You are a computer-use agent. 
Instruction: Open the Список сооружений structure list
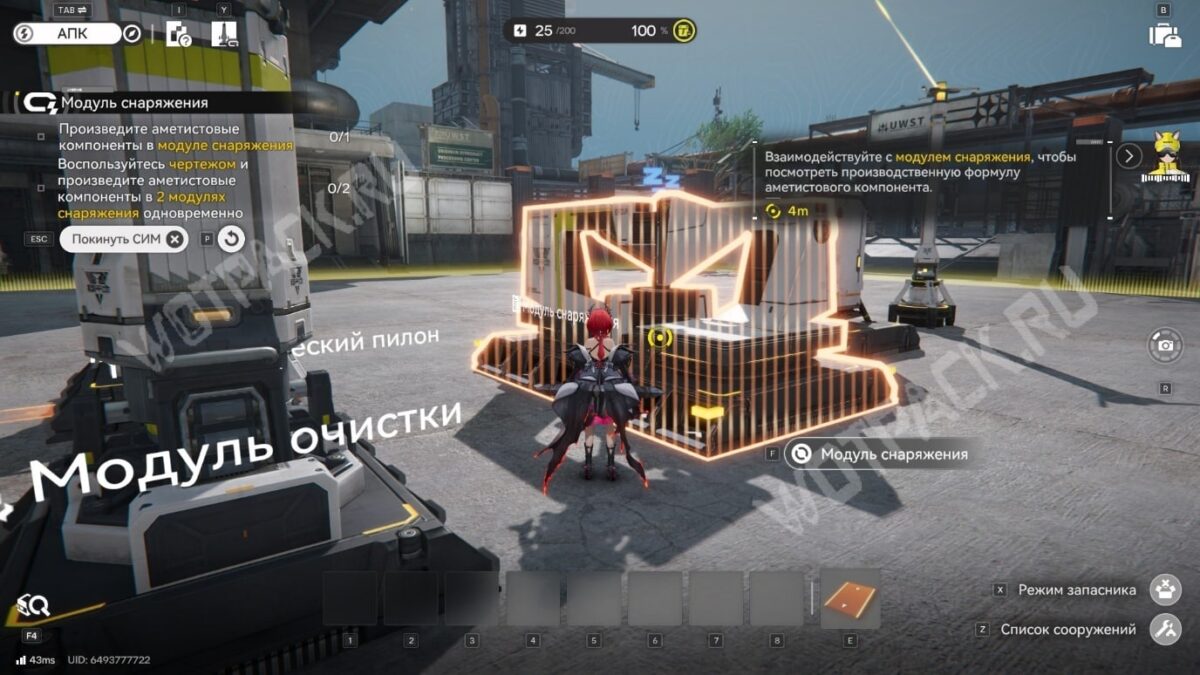click(1165, 630)
